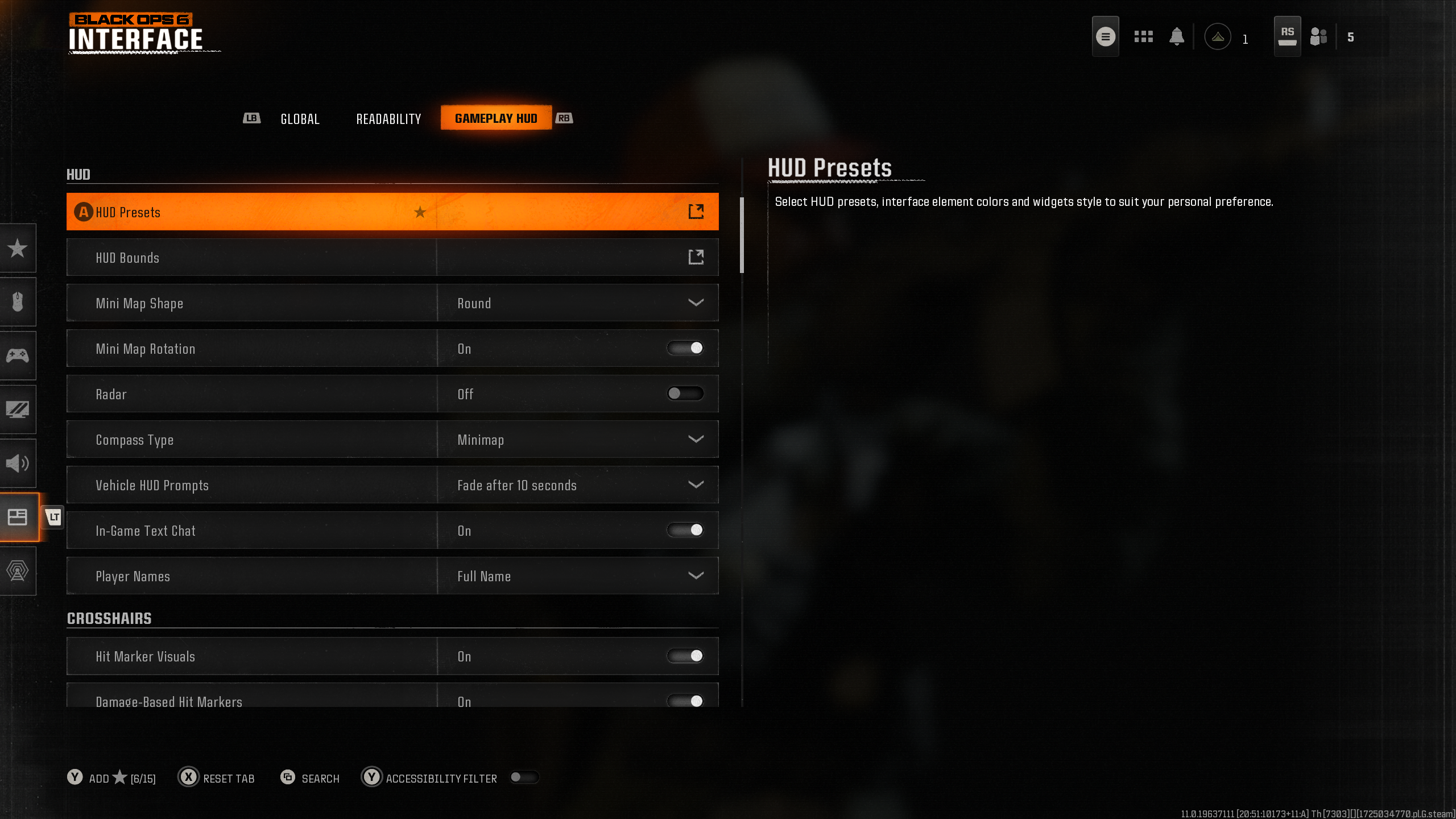
Task: Open the Favorites settings category in sidebar
Action: [18, 249]
